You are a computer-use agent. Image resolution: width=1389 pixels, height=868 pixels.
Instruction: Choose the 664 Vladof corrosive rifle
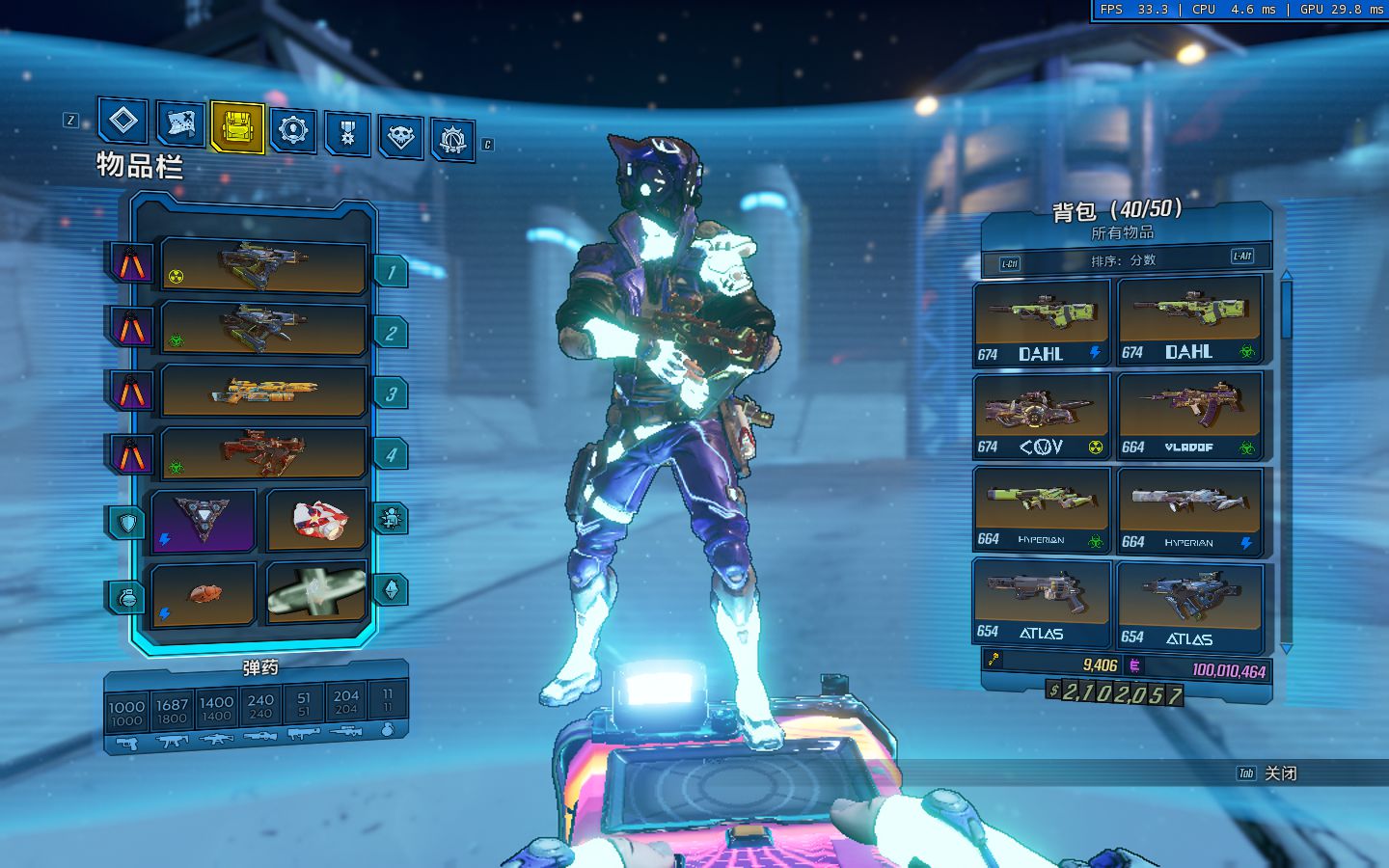point(1189,415)
